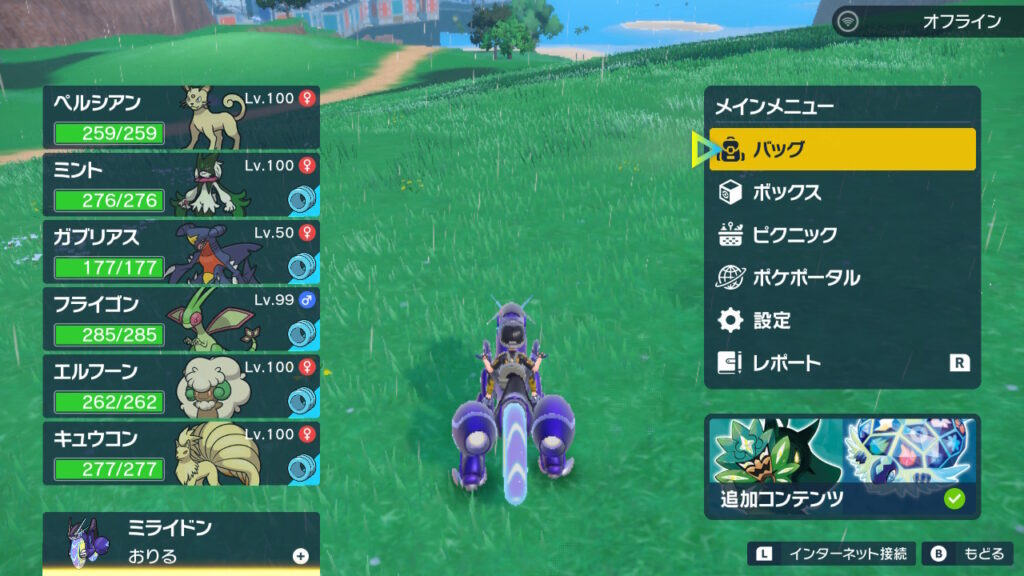
Task: Select the ミライドン おりる panel
Action: pyautogui.click(x=181, y=542)
